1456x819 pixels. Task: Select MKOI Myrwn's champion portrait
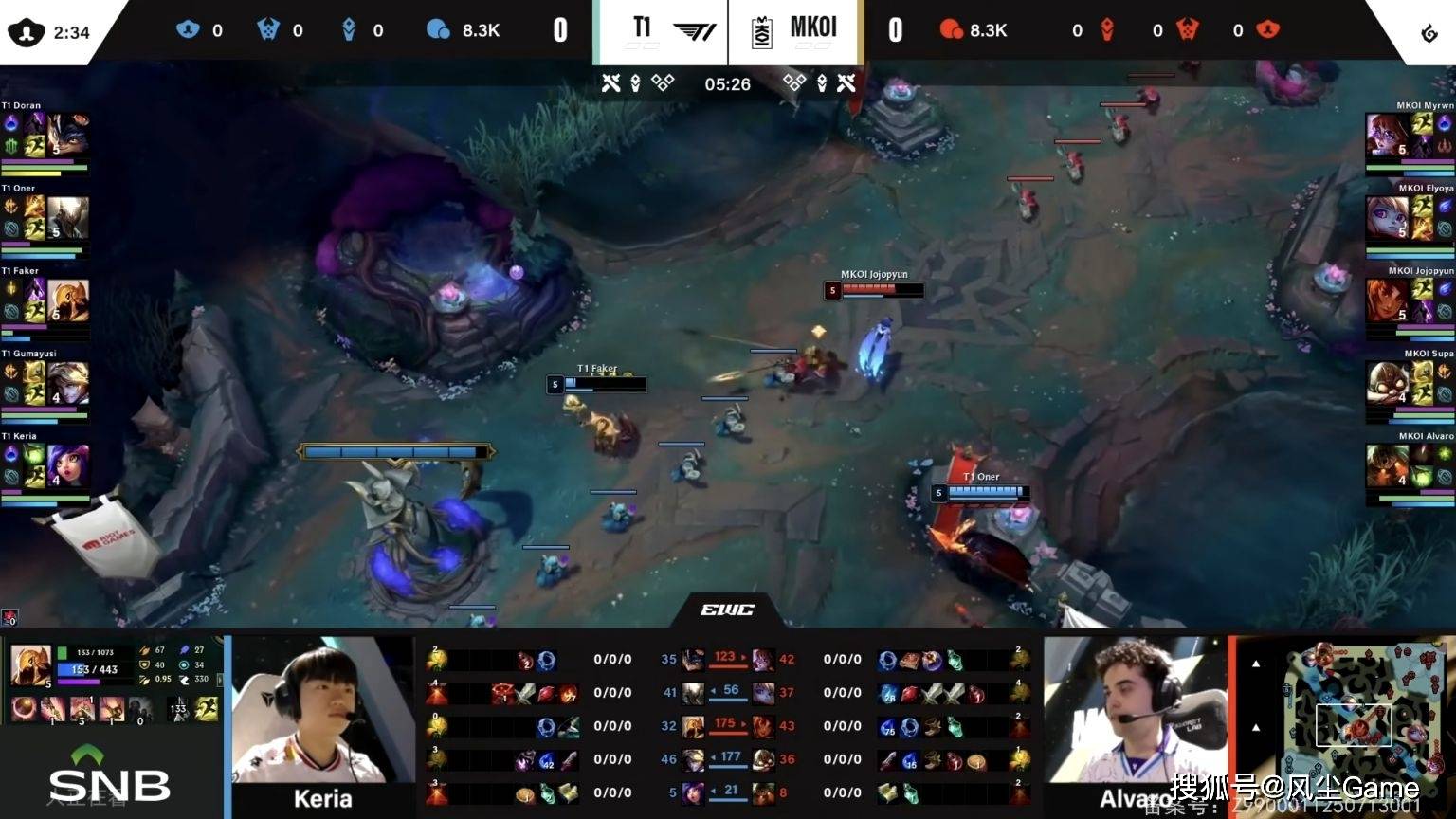pos(1387,135)
